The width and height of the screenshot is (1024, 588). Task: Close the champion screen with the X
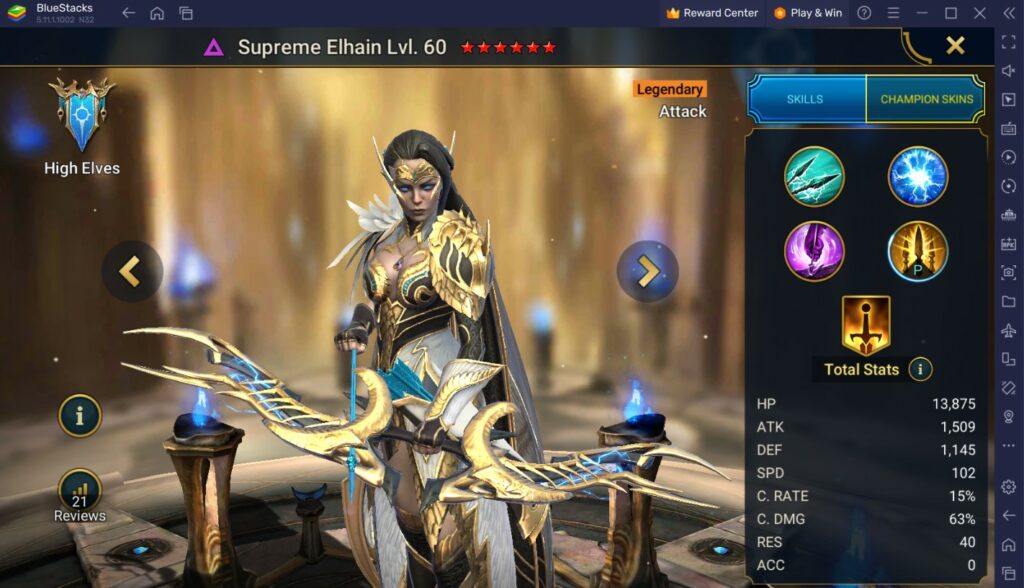click(x=955, y=45)
